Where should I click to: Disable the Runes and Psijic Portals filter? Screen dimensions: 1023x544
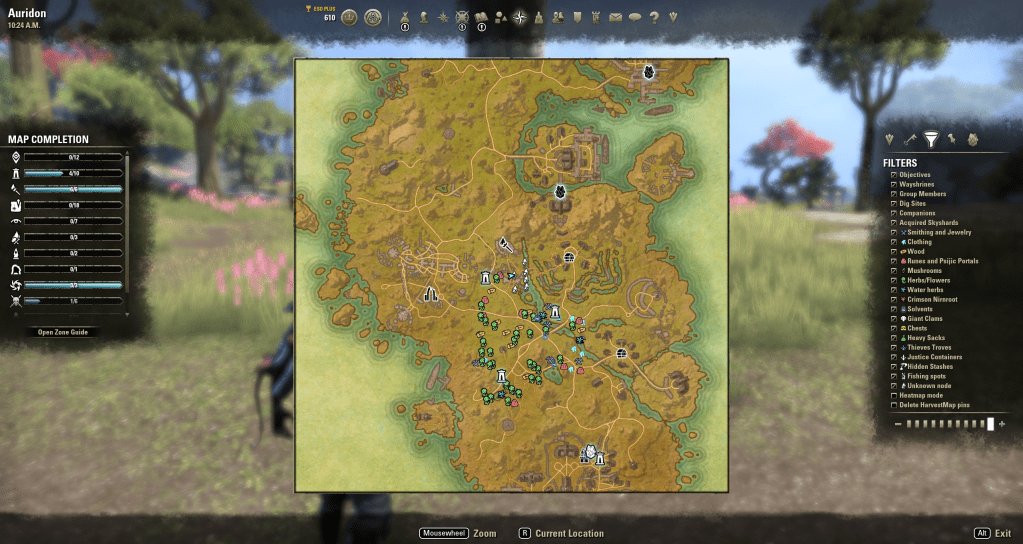coord(893,261)
